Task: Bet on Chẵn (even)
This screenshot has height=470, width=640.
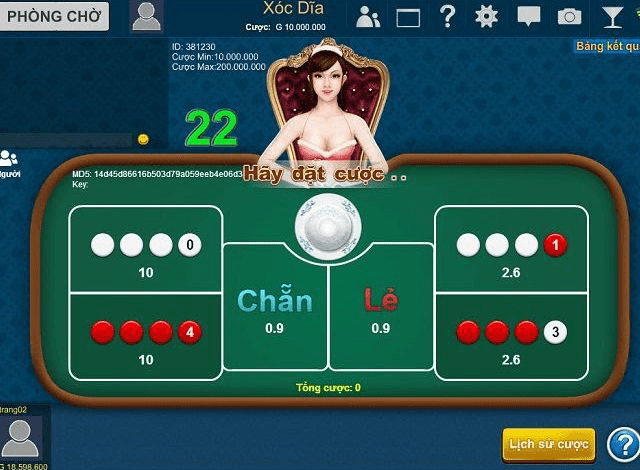Action: point(274,310)
